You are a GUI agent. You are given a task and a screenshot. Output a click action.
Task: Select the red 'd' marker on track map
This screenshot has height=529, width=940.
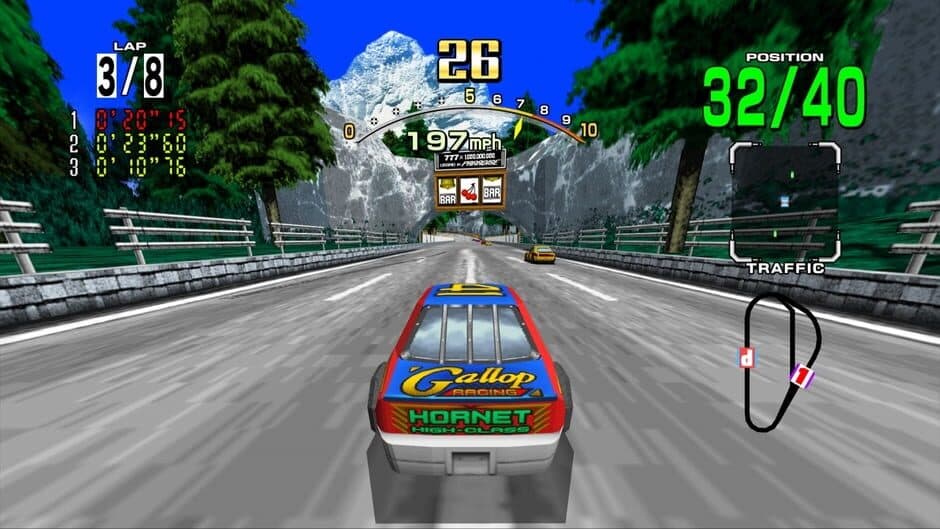(x=746, y=357)
